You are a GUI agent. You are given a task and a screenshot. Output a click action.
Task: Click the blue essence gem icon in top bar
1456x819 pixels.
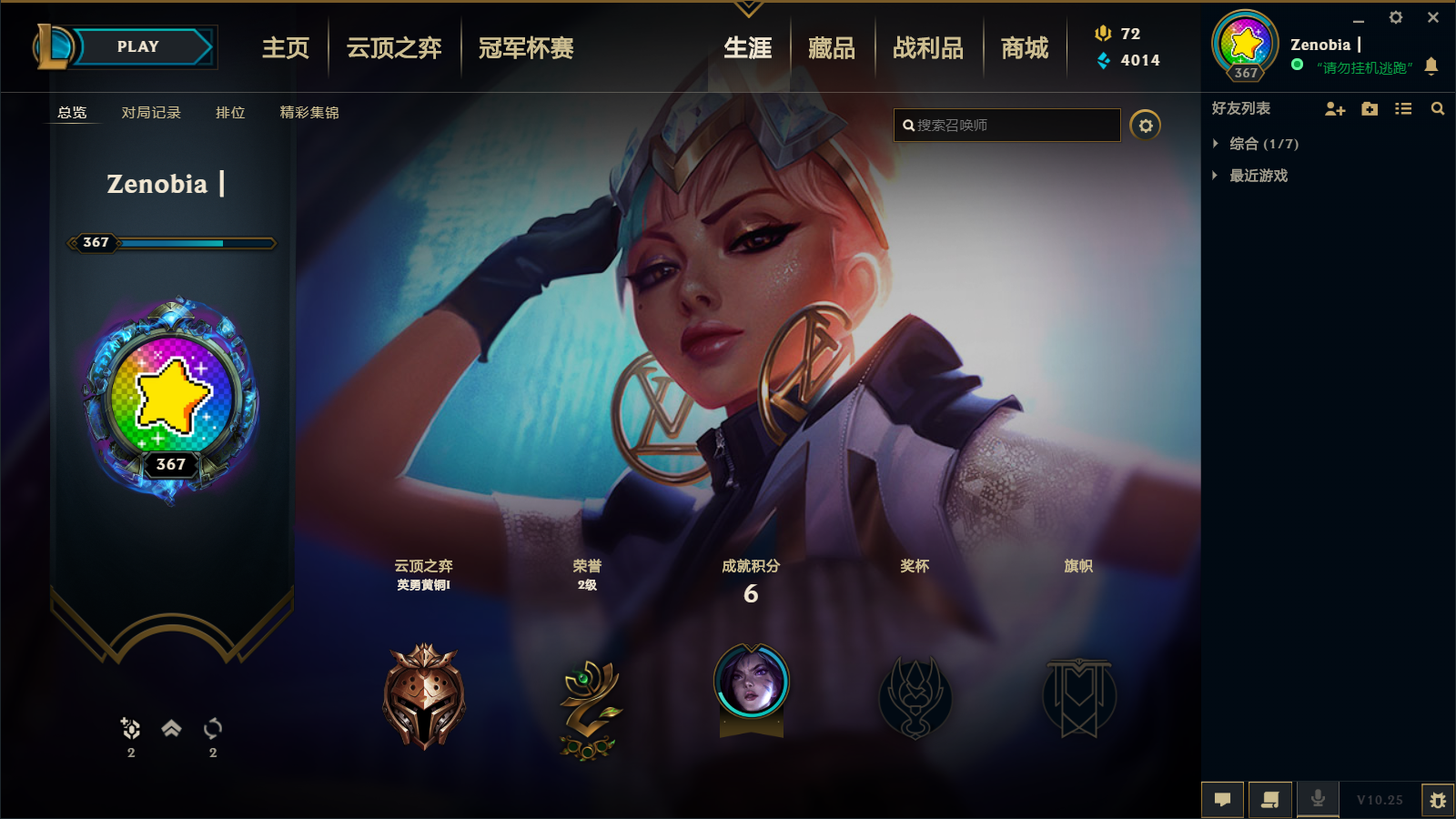(x=1105, y=61)
